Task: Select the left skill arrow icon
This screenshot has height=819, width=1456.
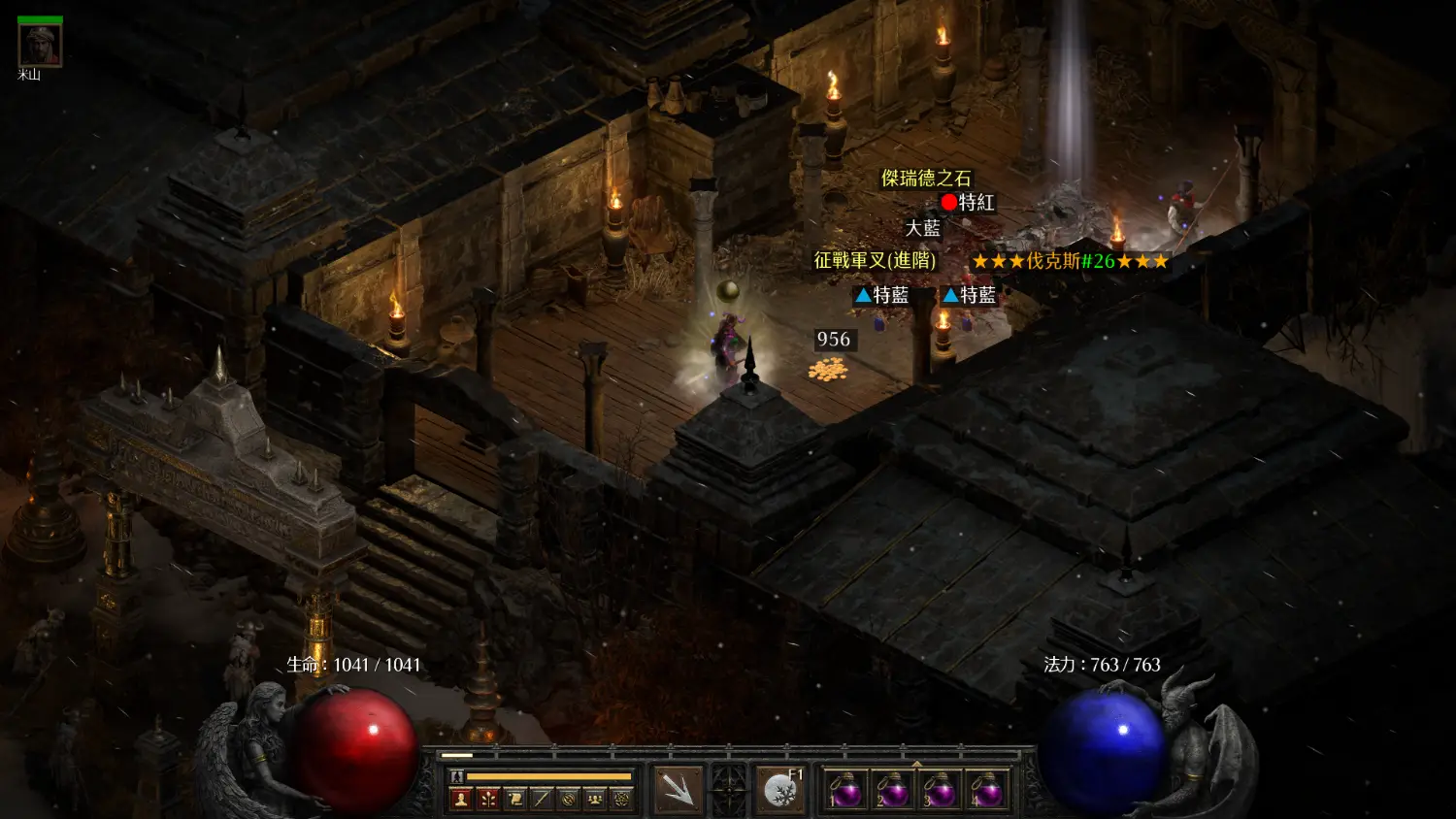Action: click(678, 788)
